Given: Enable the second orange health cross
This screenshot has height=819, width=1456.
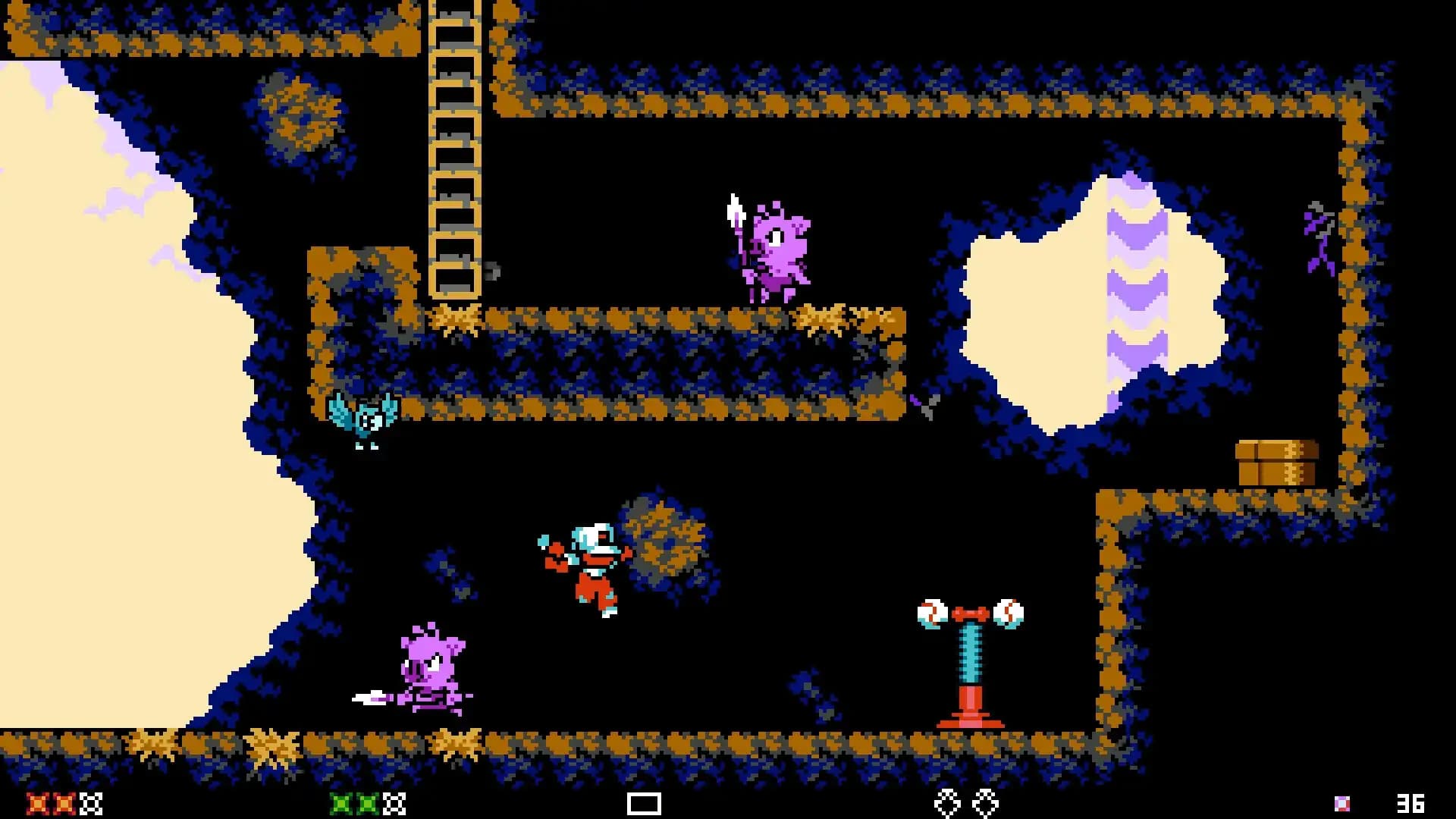Looking at the screenshot, I should coord(64,802).
